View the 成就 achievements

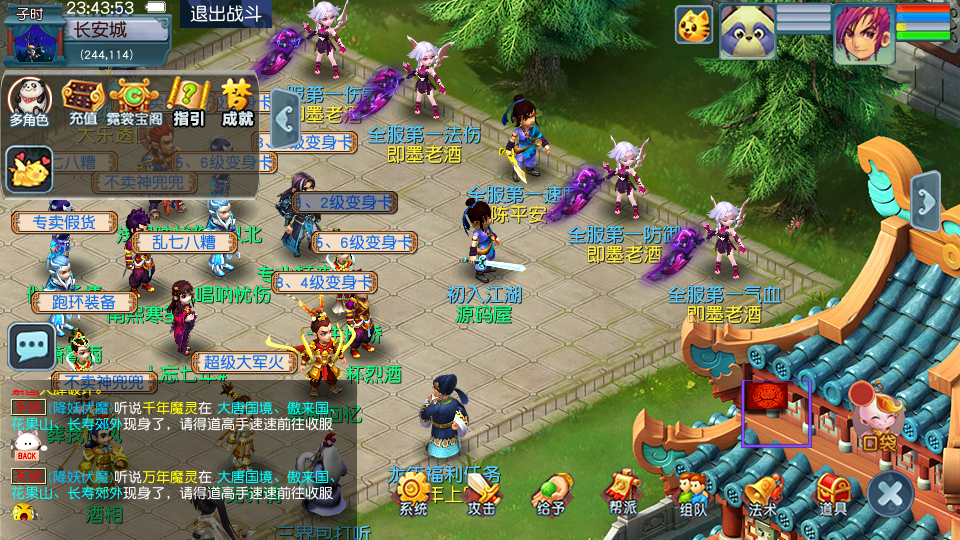tap(238, 101)
